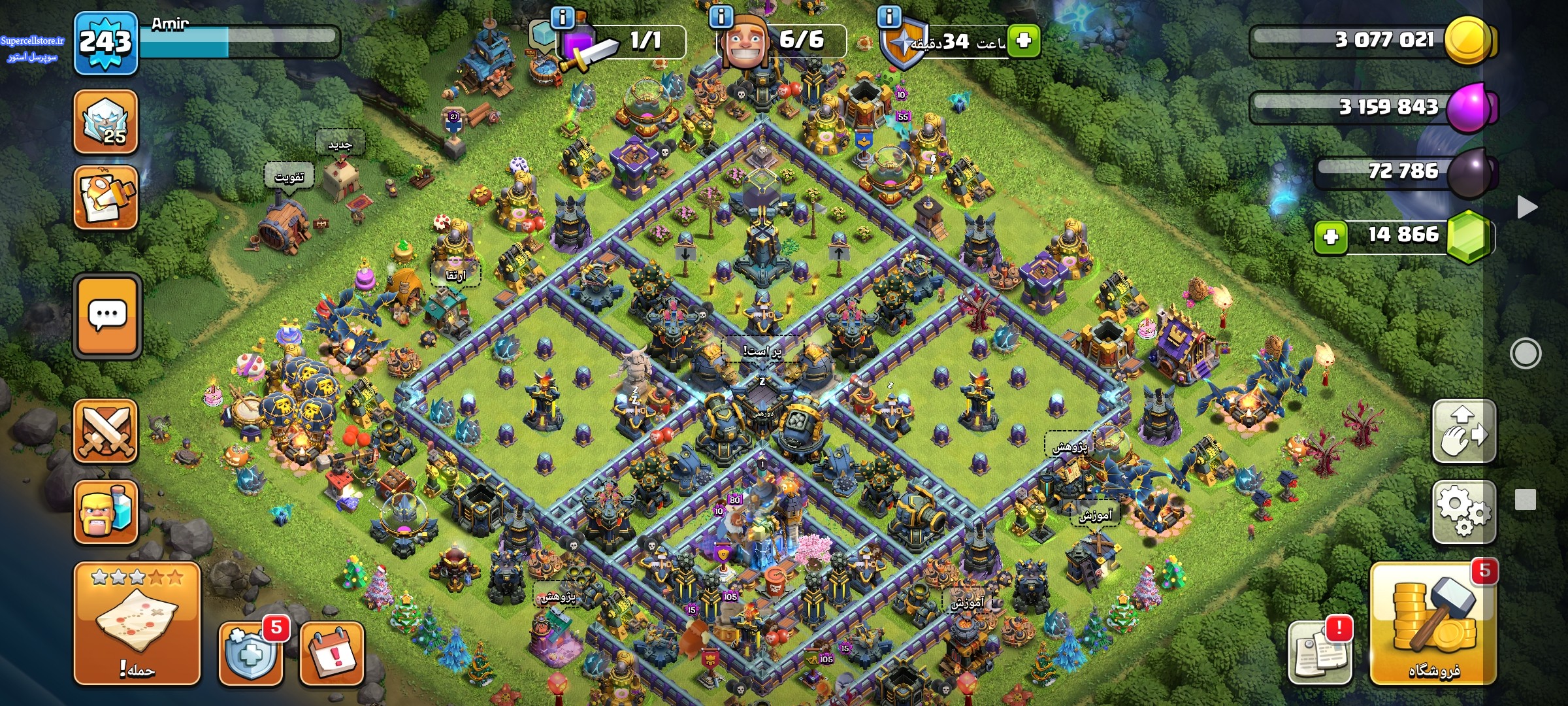
Task: Open the army barbarian and elixir button
Action: (x=106, y=512)
